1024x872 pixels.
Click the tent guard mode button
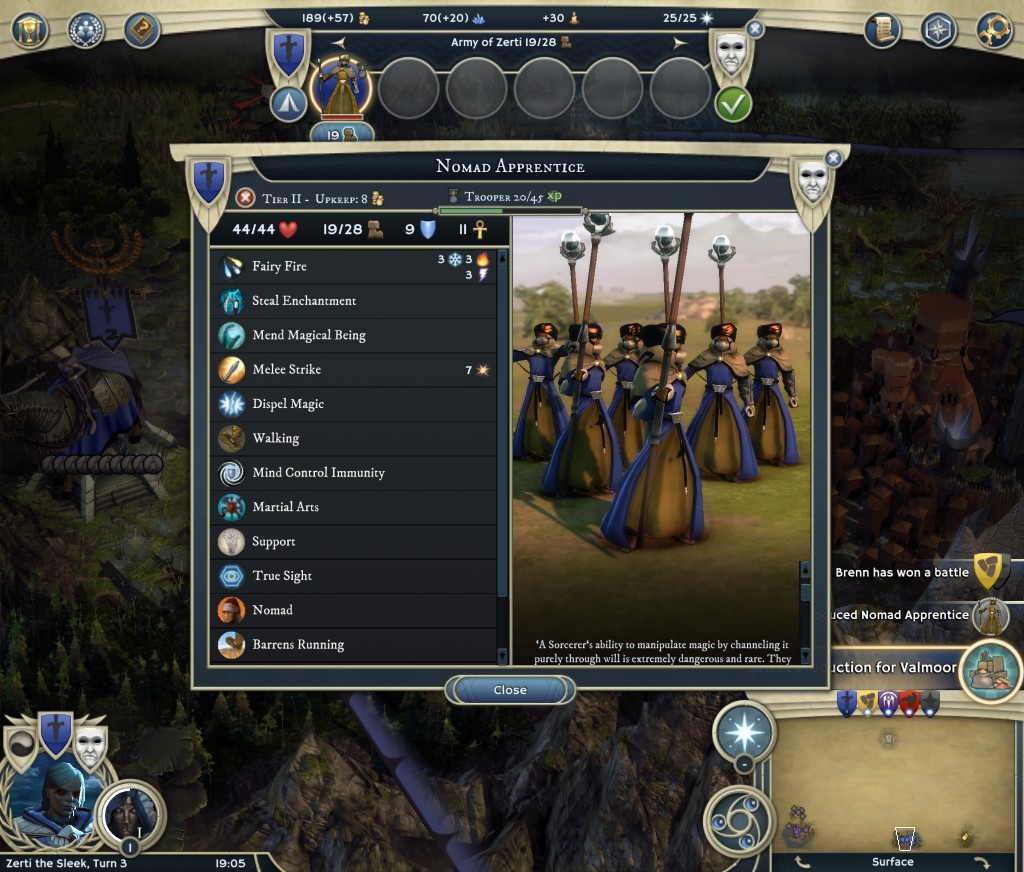(x=288, y=104)
